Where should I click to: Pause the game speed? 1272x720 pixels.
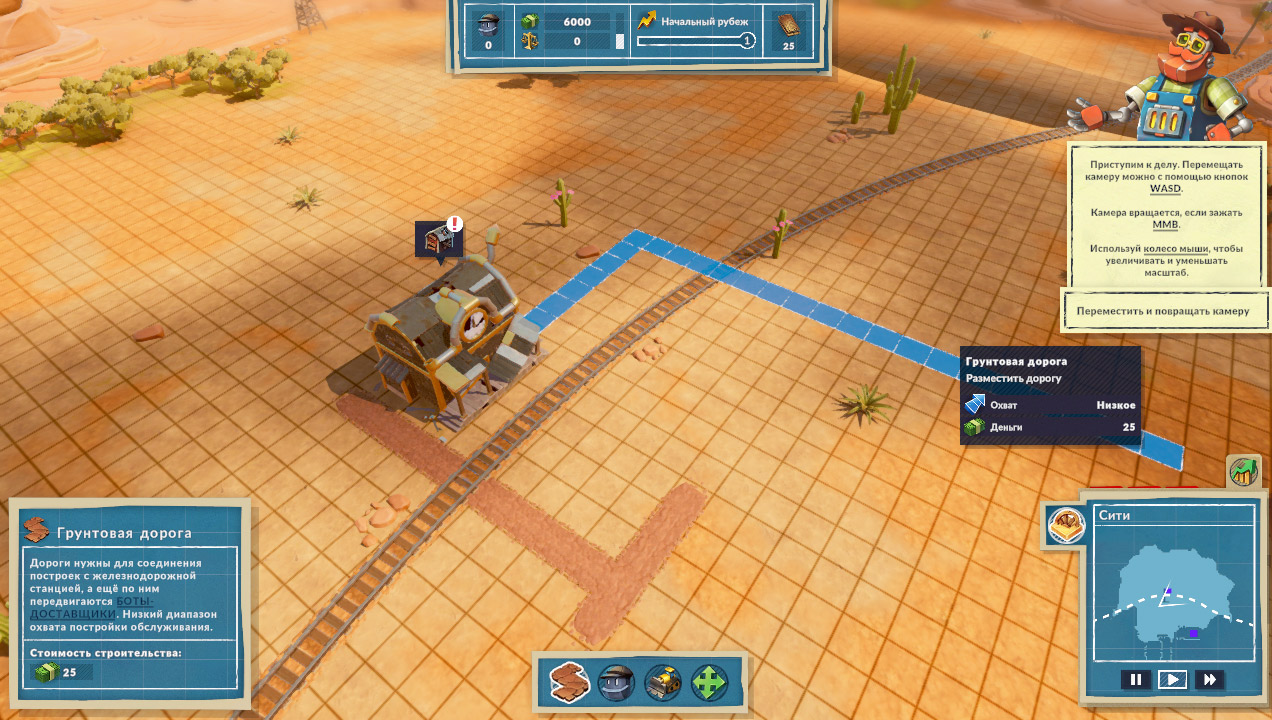pos(1135,680)
